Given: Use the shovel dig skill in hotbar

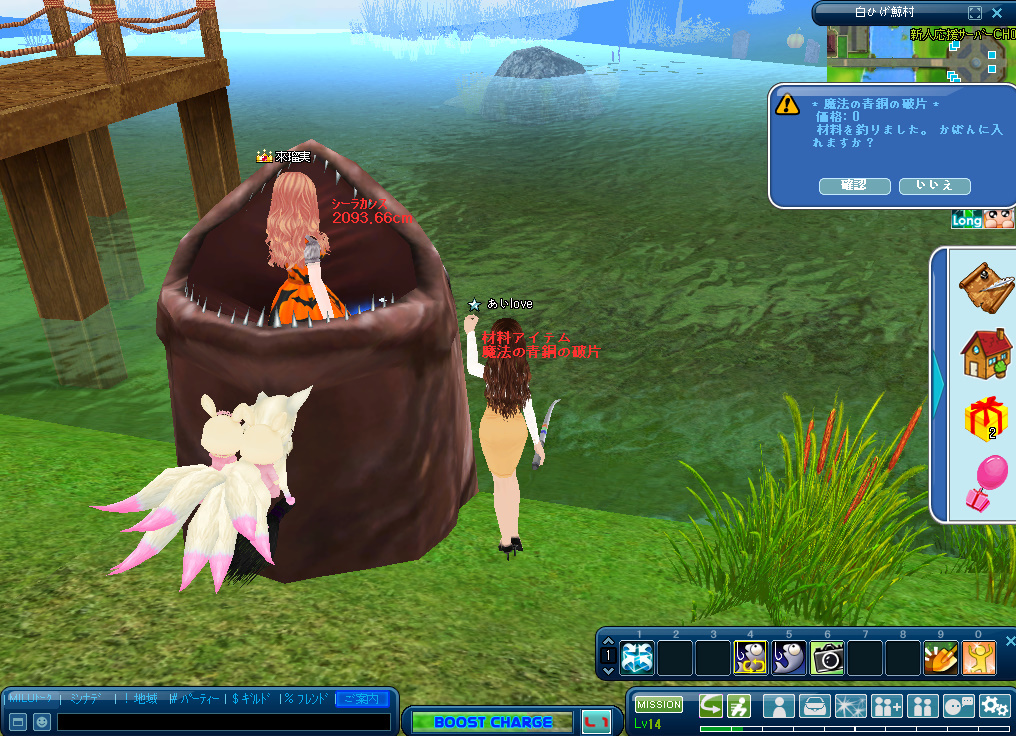Looking at the screenshot, I should pyautogui.click(x=941, y=657).
